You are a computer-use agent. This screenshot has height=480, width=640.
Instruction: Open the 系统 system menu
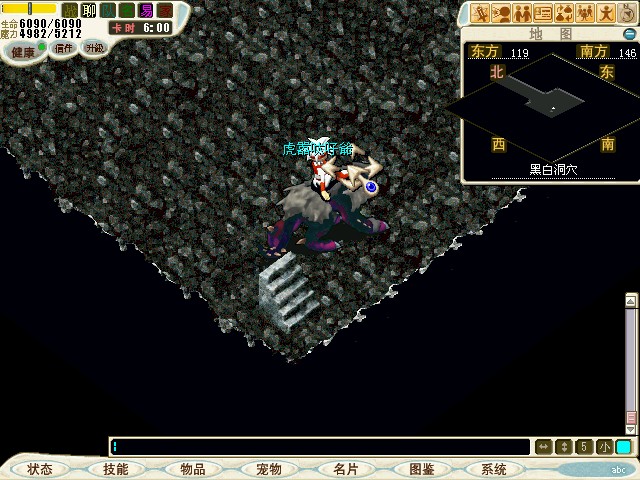click(494, 469)
